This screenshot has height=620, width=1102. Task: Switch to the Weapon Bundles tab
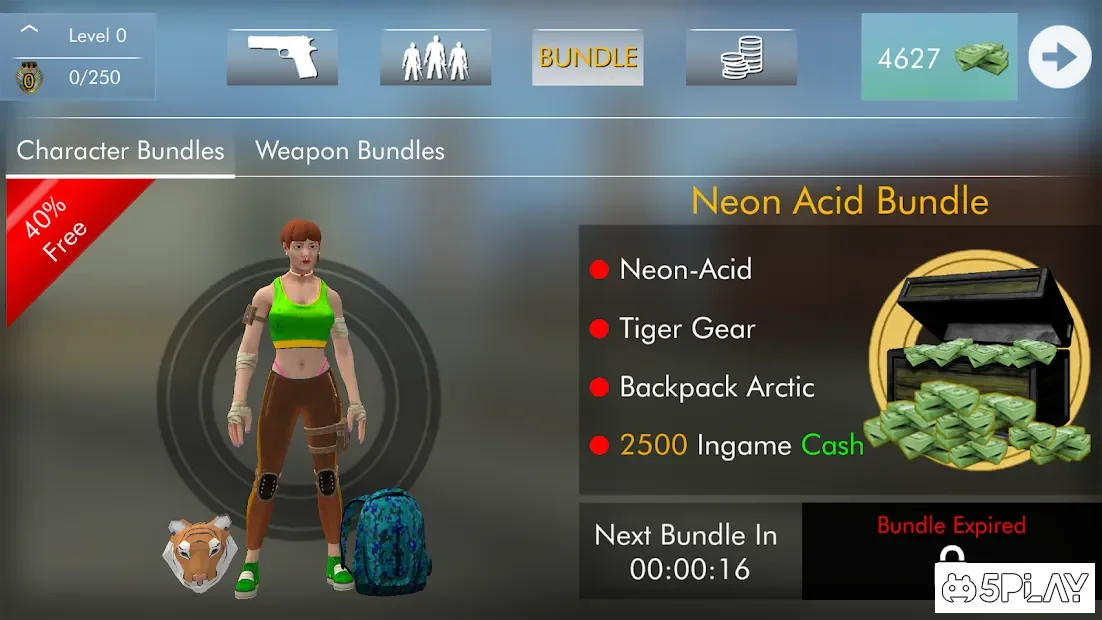coord(350,151)
